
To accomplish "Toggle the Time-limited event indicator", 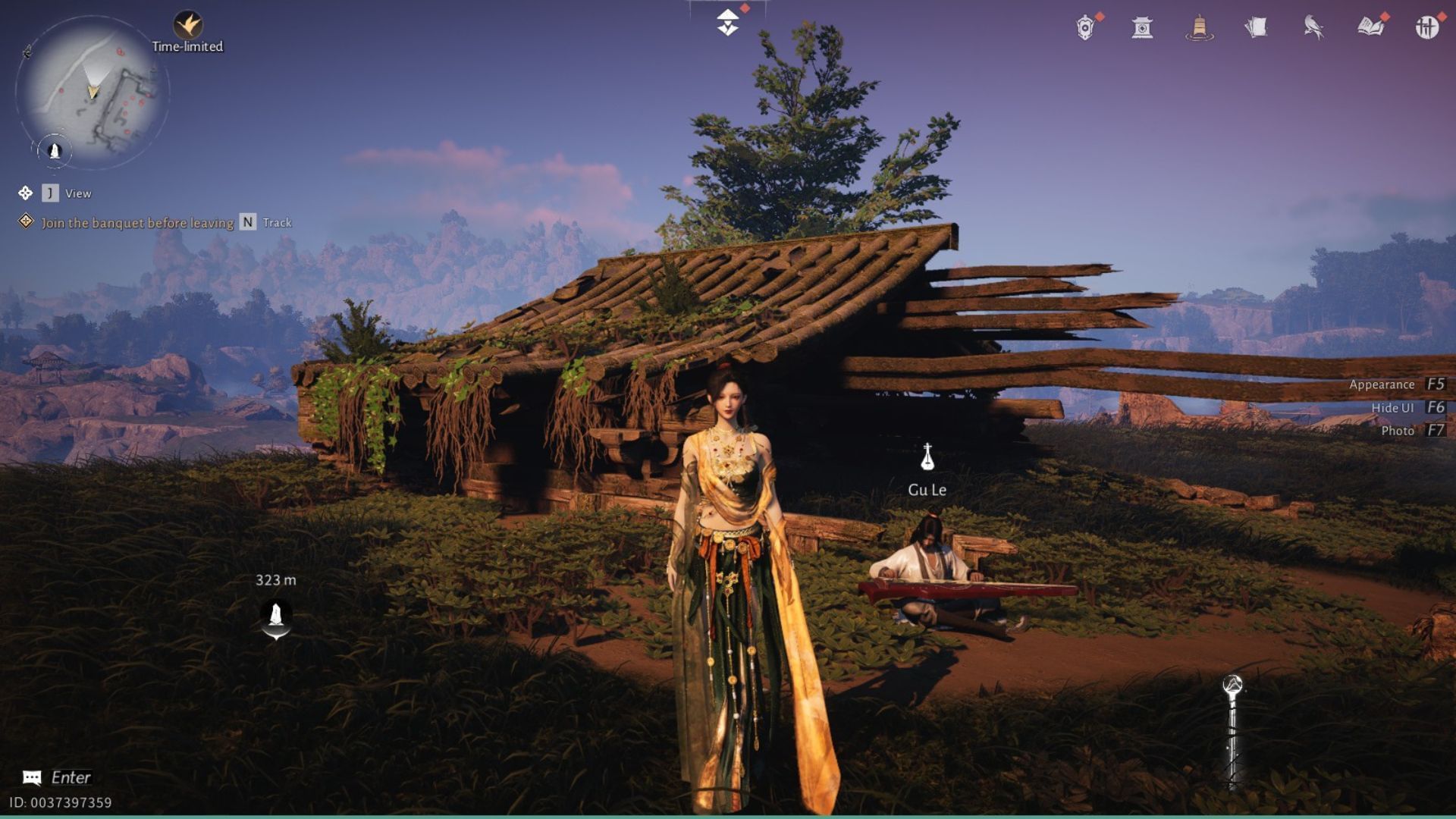I will click(187, 23).
